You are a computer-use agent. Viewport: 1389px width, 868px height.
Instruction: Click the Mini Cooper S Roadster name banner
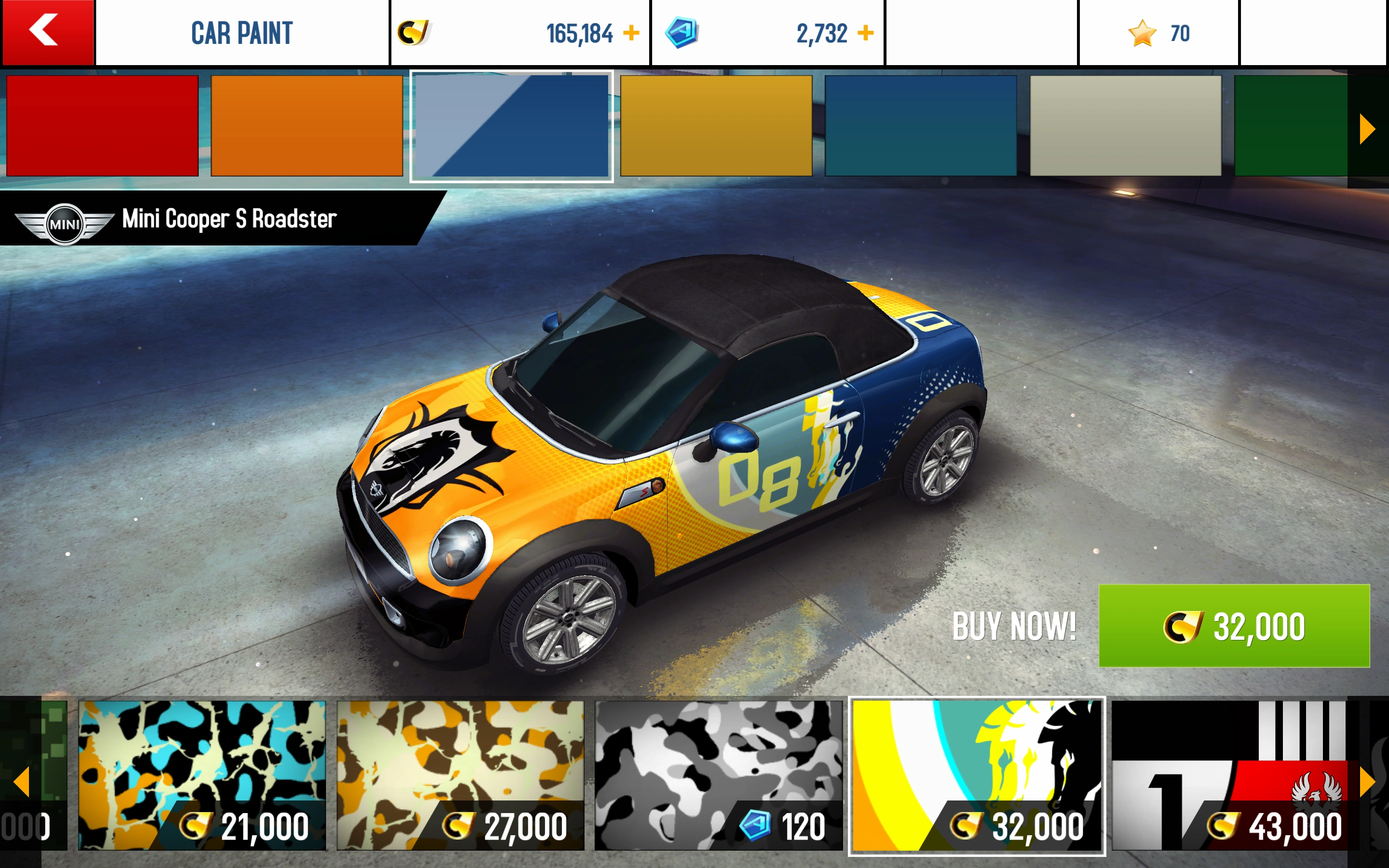tap(230, 218)
